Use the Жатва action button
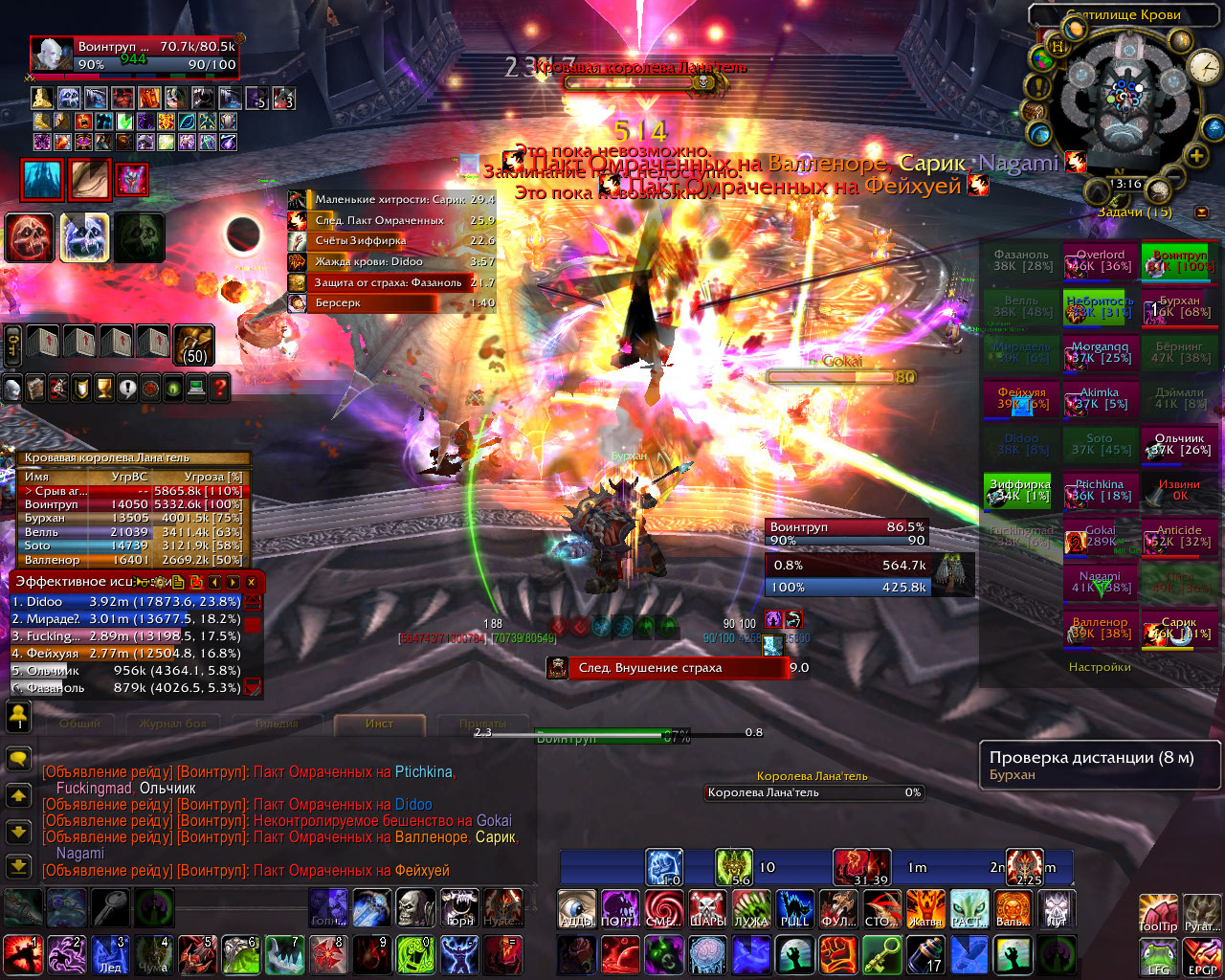 tap(925, 907)
